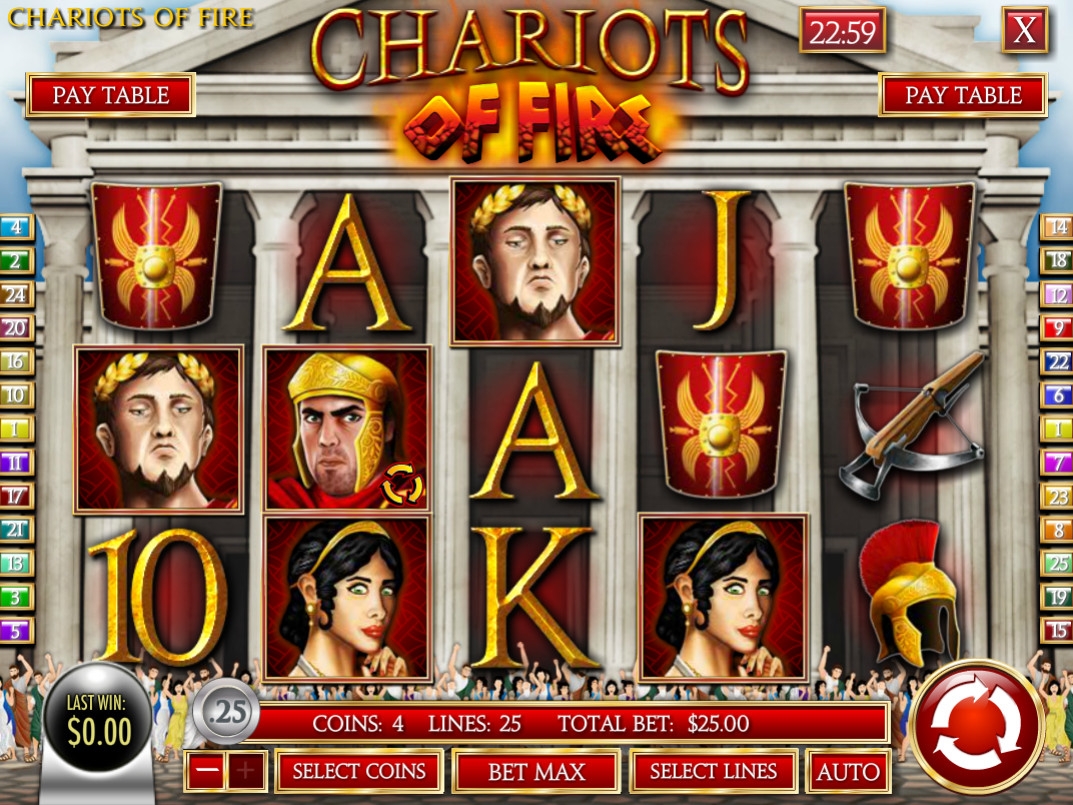Select payline marker number 4
Viewport: 1073px width, 805px height.
coord(17,226)
